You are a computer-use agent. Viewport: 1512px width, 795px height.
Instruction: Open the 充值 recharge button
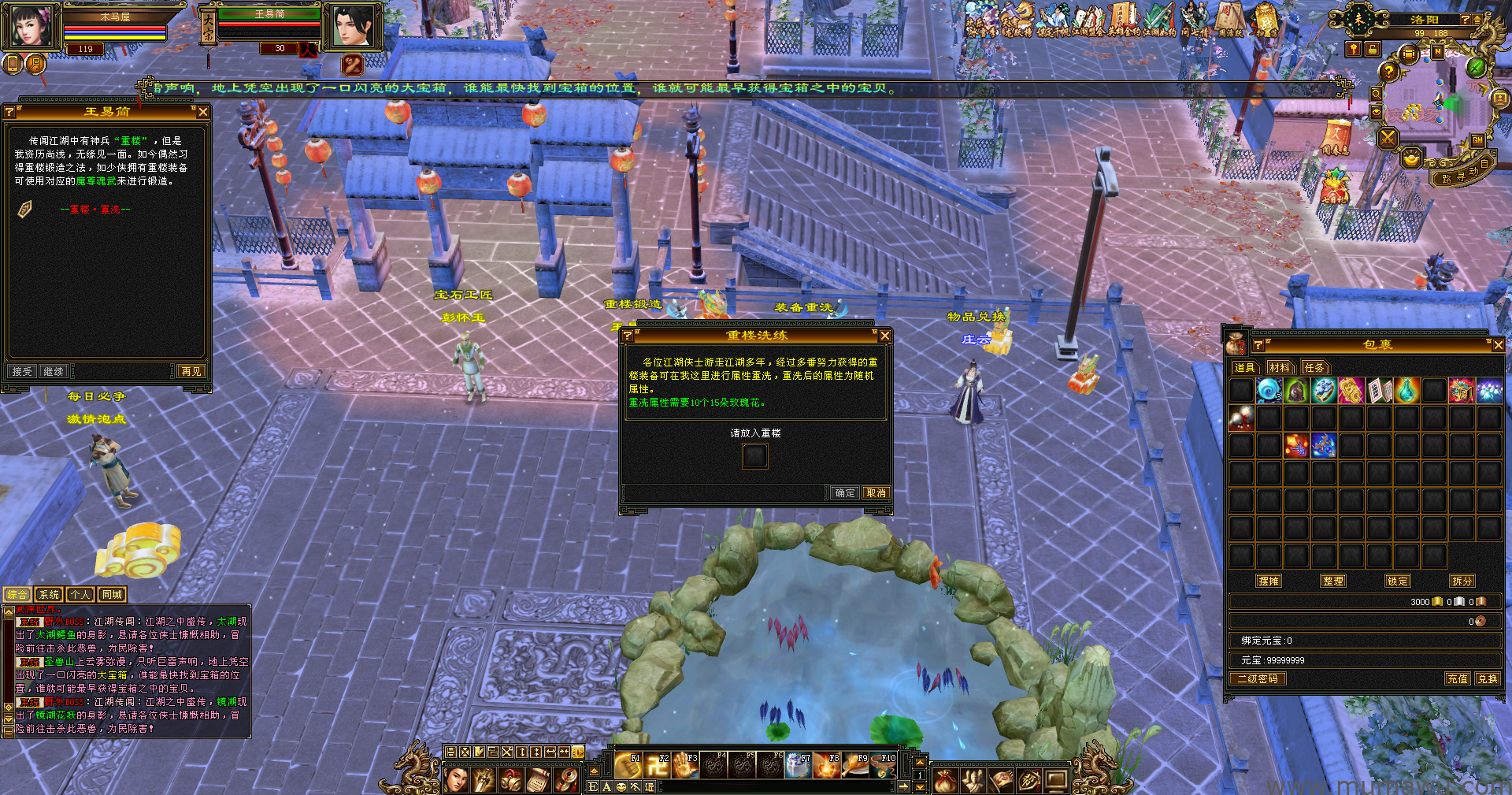[x=1457, y=678]
